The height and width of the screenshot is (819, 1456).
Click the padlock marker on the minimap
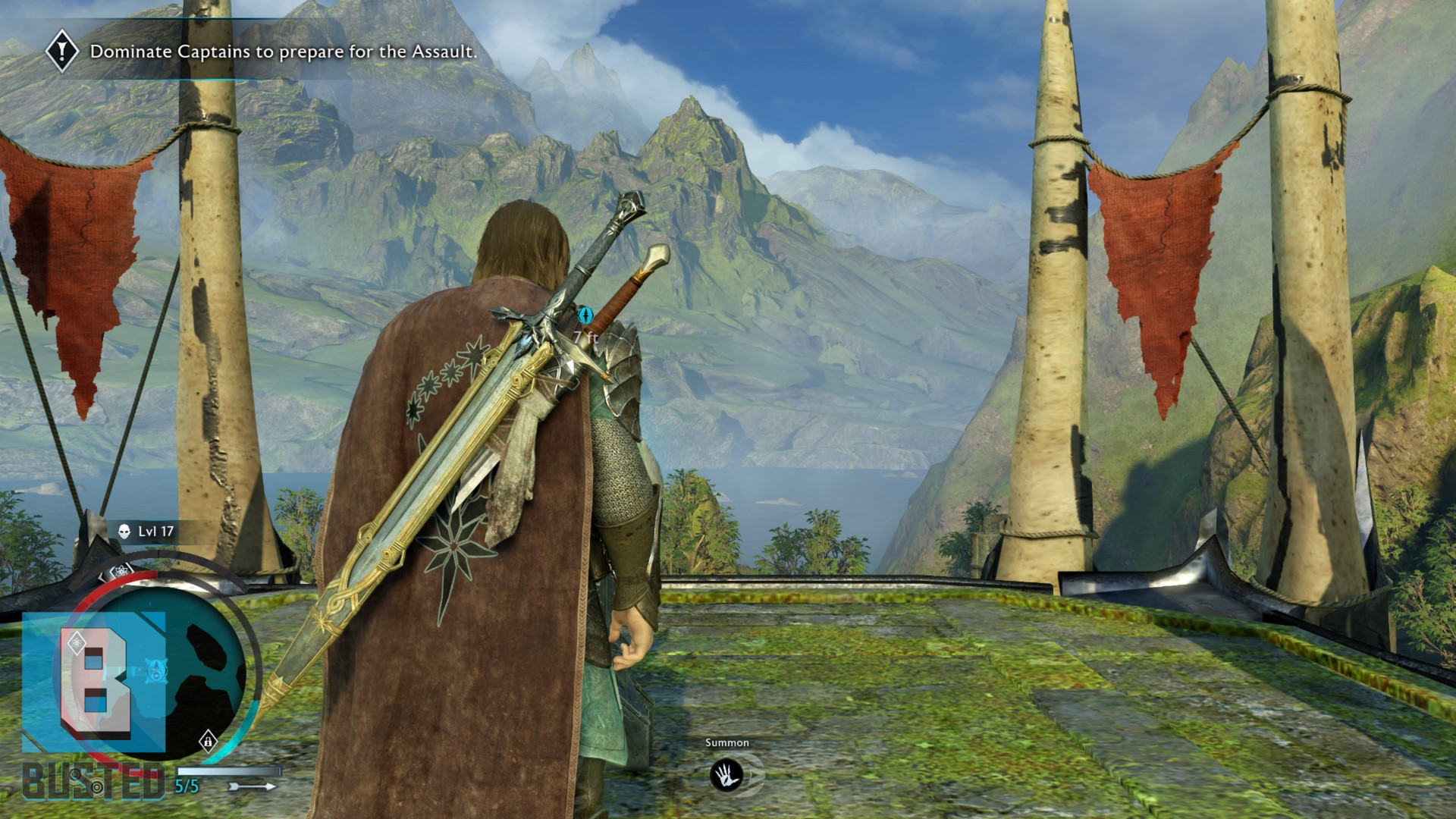pyautogui.click(x=208, y=741)
